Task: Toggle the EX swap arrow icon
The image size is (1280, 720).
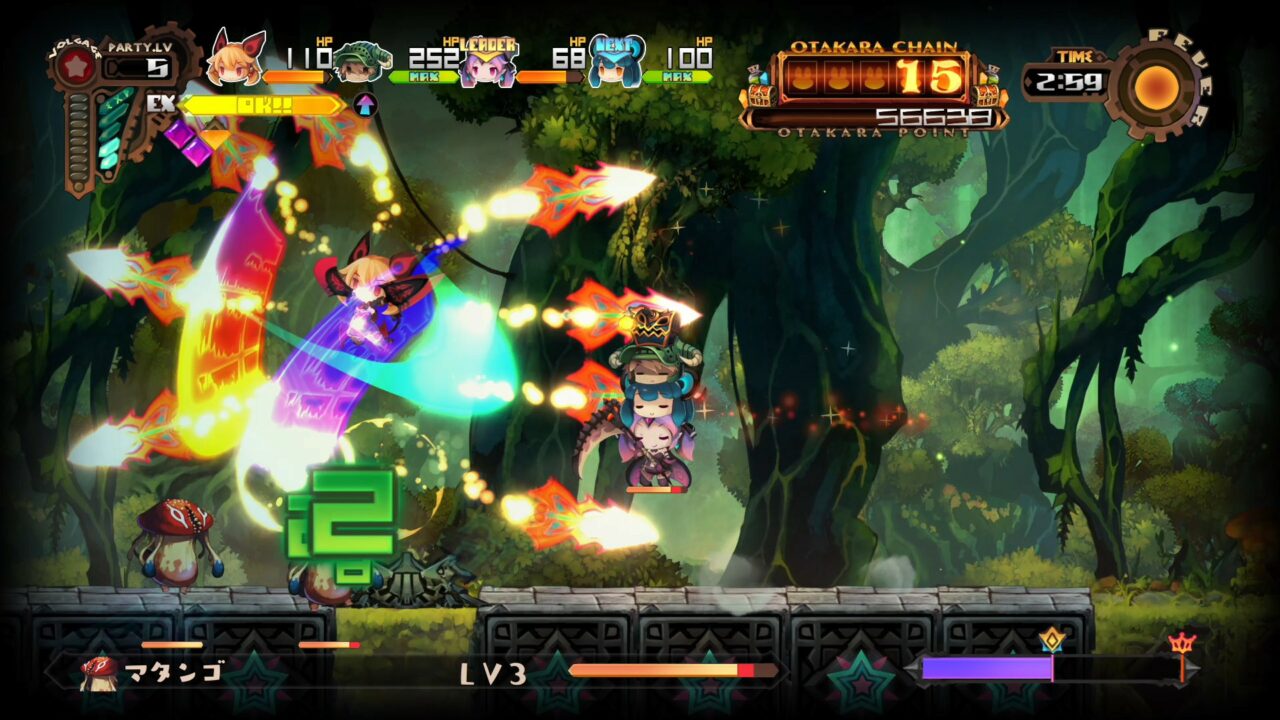Action: (368, 104)
